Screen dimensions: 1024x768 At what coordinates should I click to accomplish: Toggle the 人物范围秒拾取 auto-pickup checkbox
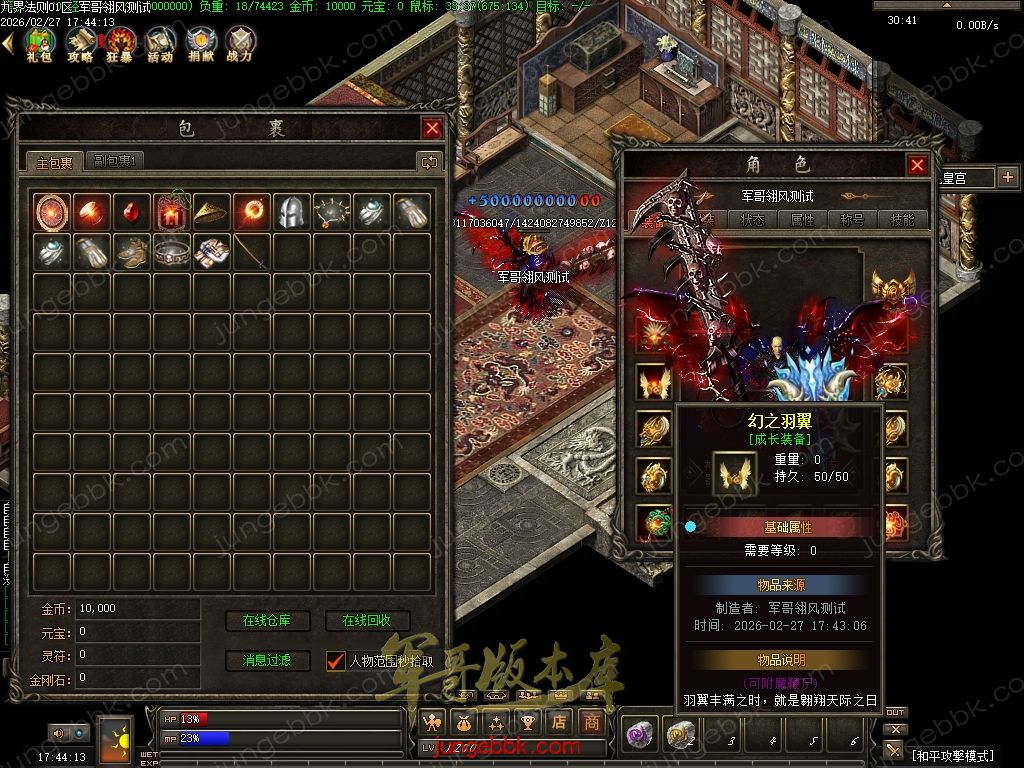336,661
